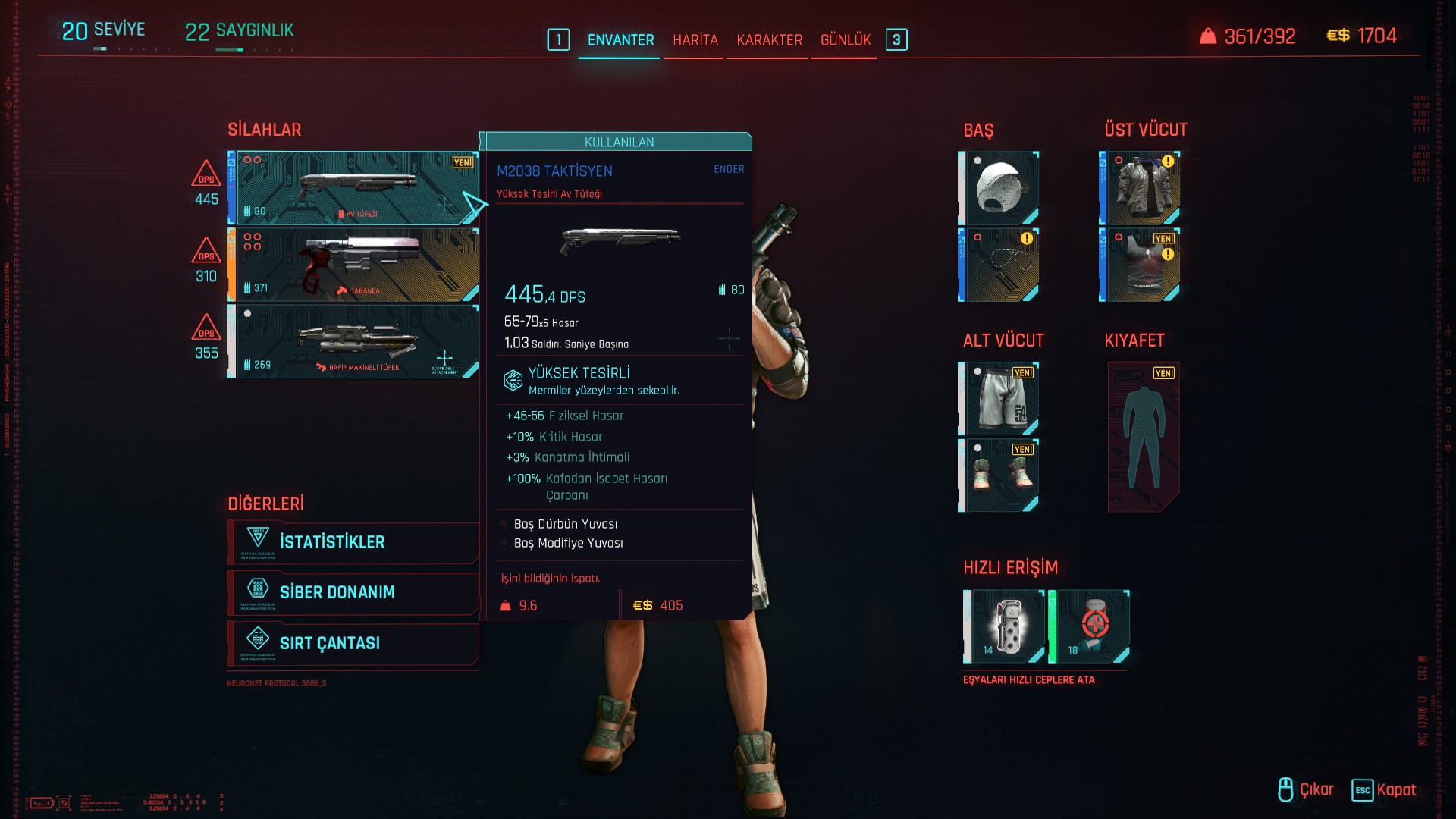1456x819 pixels.
Task: Select the M2038 Taktisyen shotgun slot
Action: [356, 187]
